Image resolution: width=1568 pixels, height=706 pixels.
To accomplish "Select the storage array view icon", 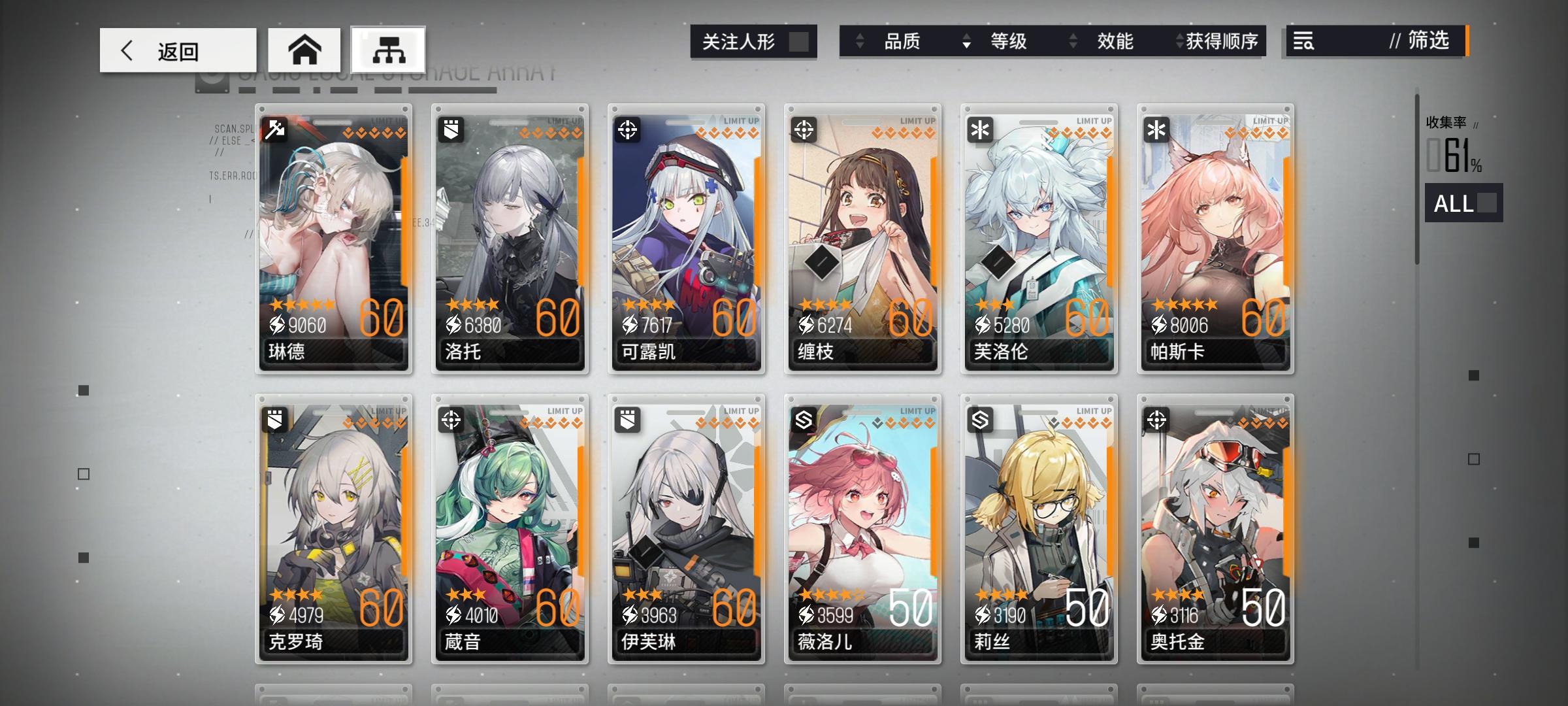I will [x=386, y=49].
